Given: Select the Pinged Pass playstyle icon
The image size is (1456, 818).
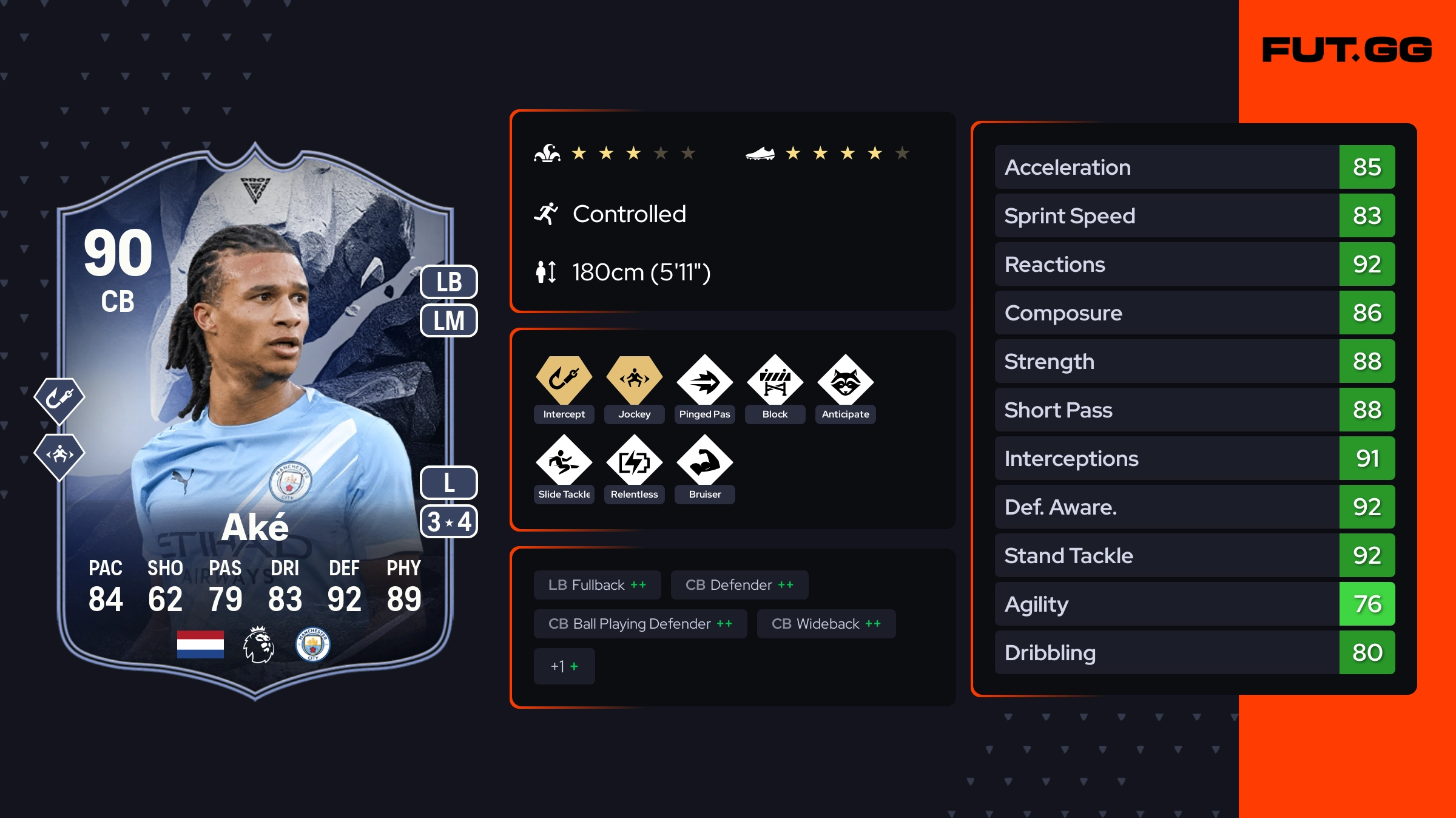Looking at the screenshot, I should coord(704,381).
